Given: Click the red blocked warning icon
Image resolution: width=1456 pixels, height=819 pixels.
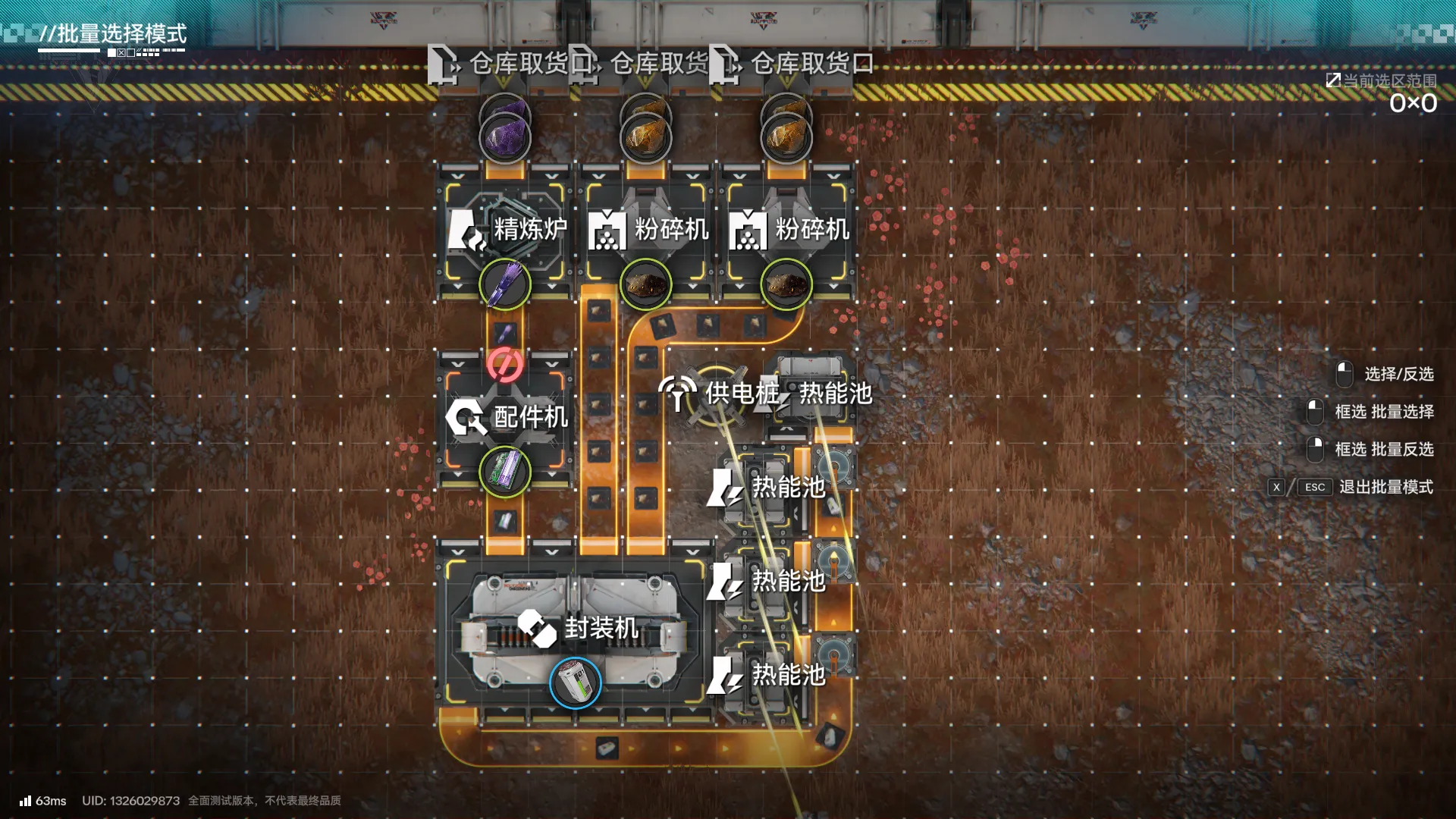Looking at the screenshot, I should pyautogui.click(x=505, y=365).
